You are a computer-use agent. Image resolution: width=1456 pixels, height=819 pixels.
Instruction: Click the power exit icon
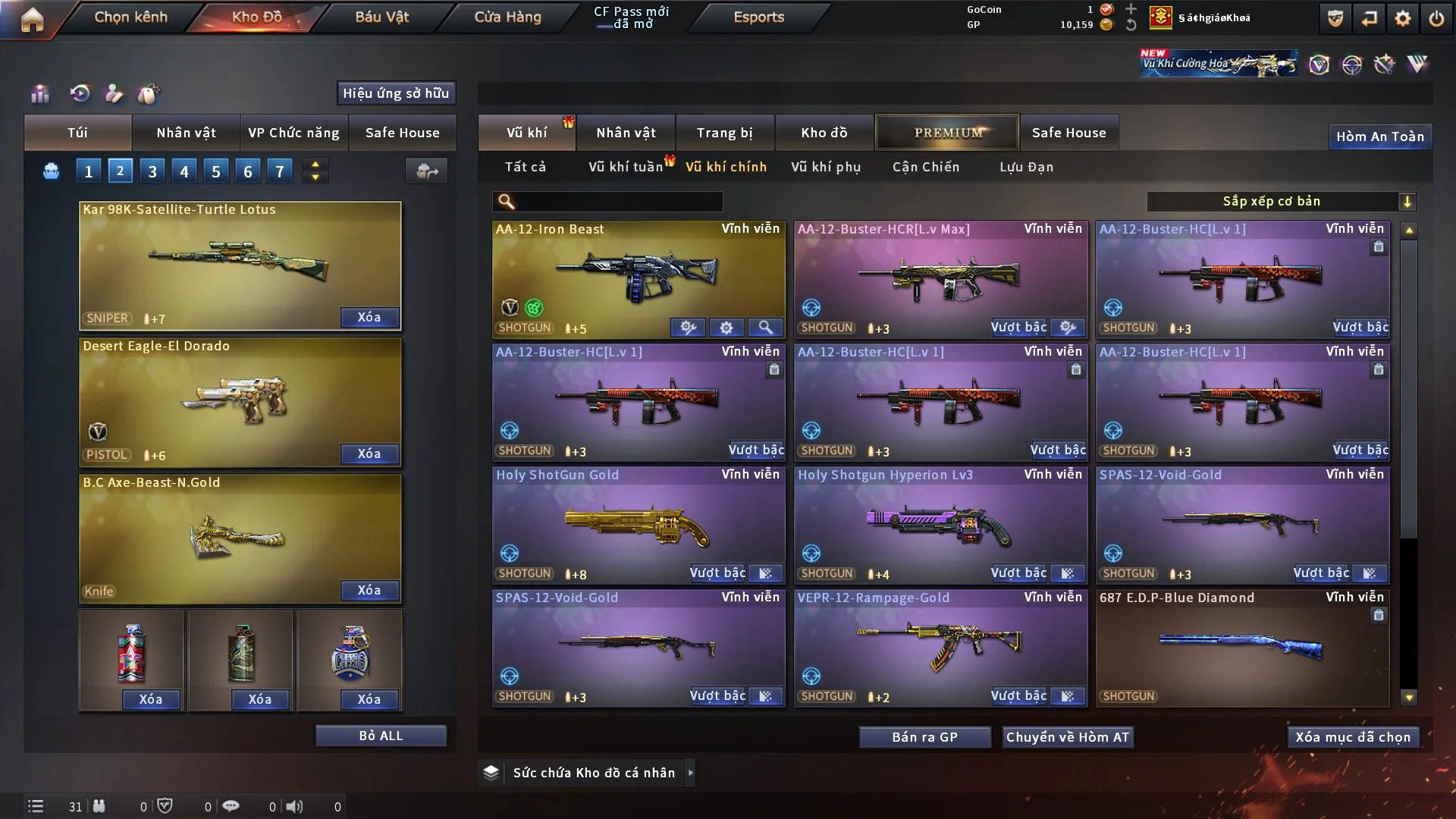tap(1438, 18)
